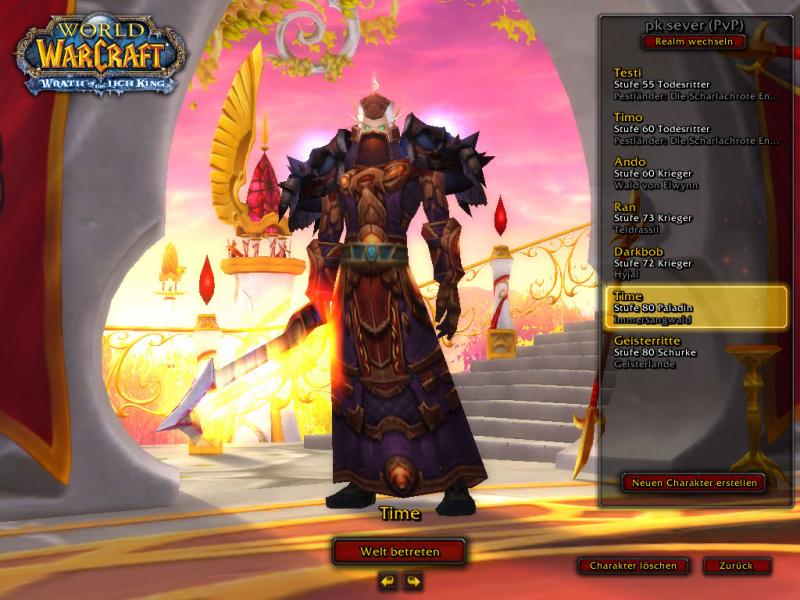Click the Charakter löschen button
Screen dimensions: 800x600
633,566
